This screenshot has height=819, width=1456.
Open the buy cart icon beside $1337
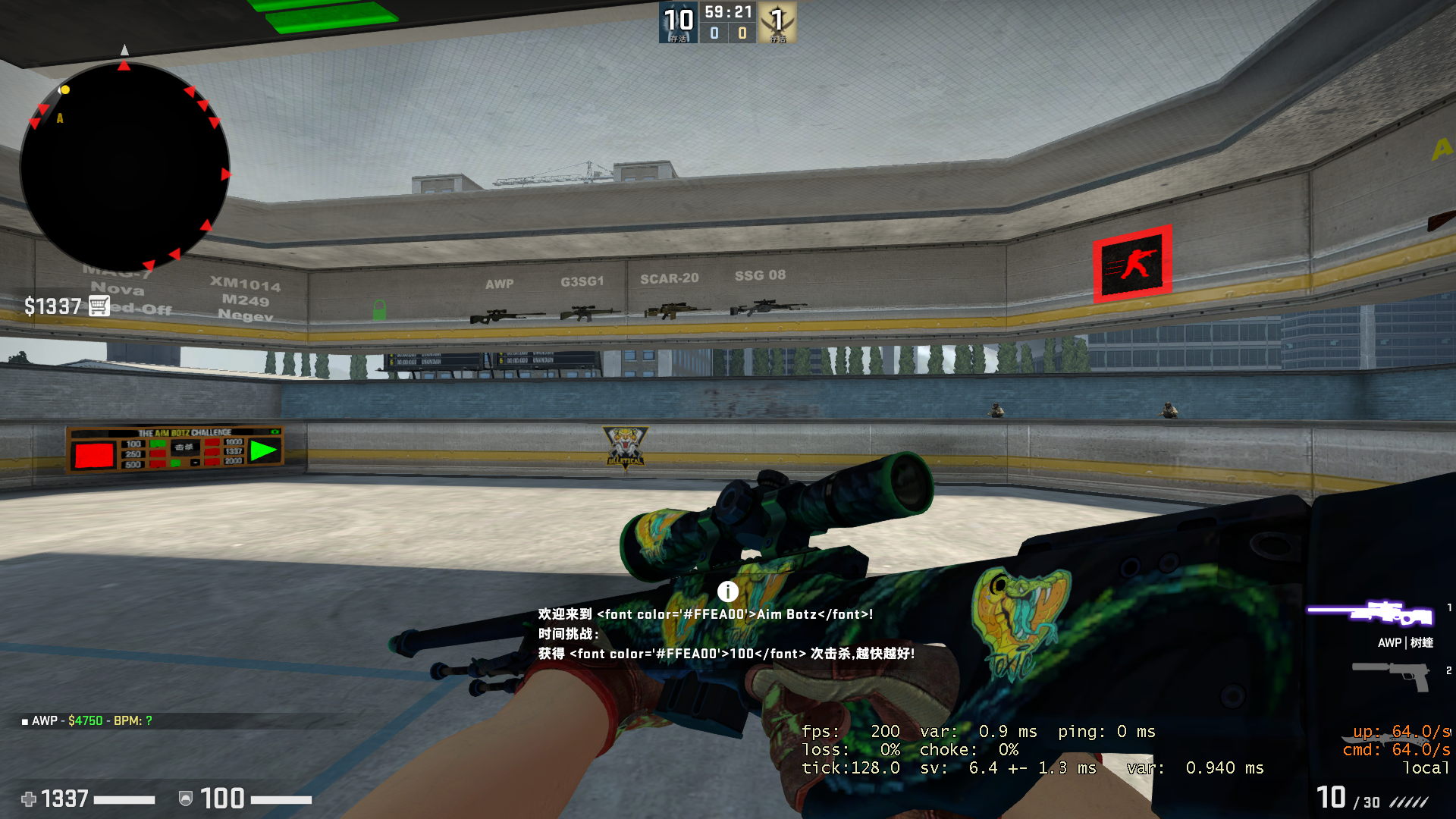[x=98, y=306]
